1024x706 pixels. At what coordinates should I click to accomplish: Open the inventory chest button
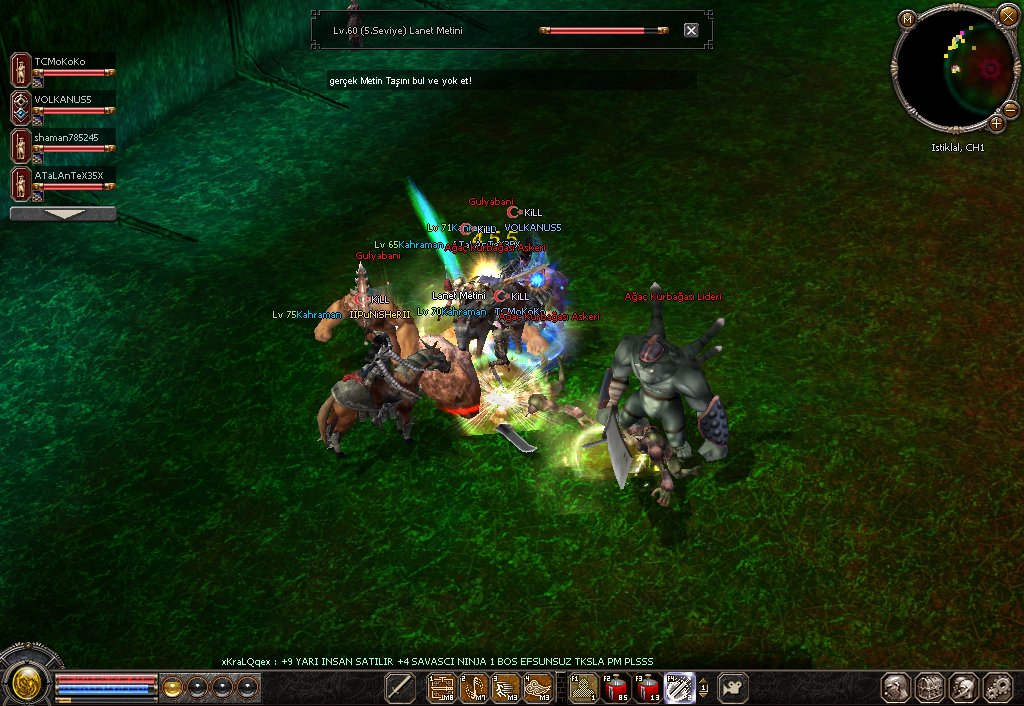(931, 687)
